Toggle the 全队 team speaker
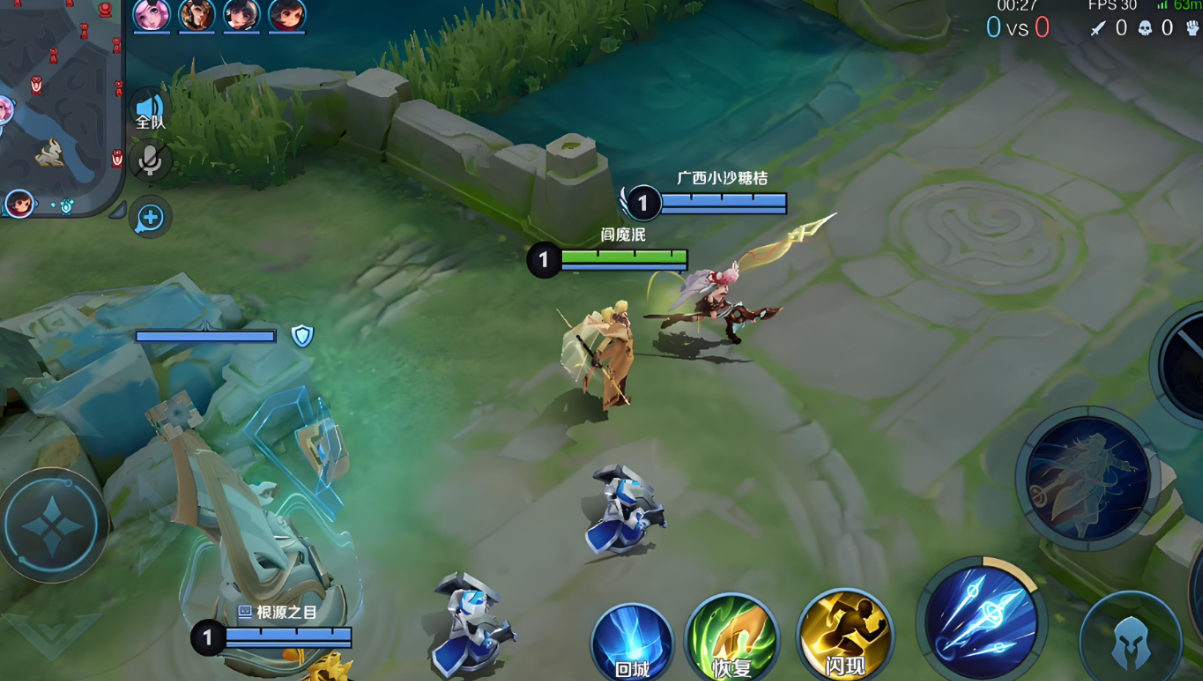 pyautogui.click(x=150, y=109)
